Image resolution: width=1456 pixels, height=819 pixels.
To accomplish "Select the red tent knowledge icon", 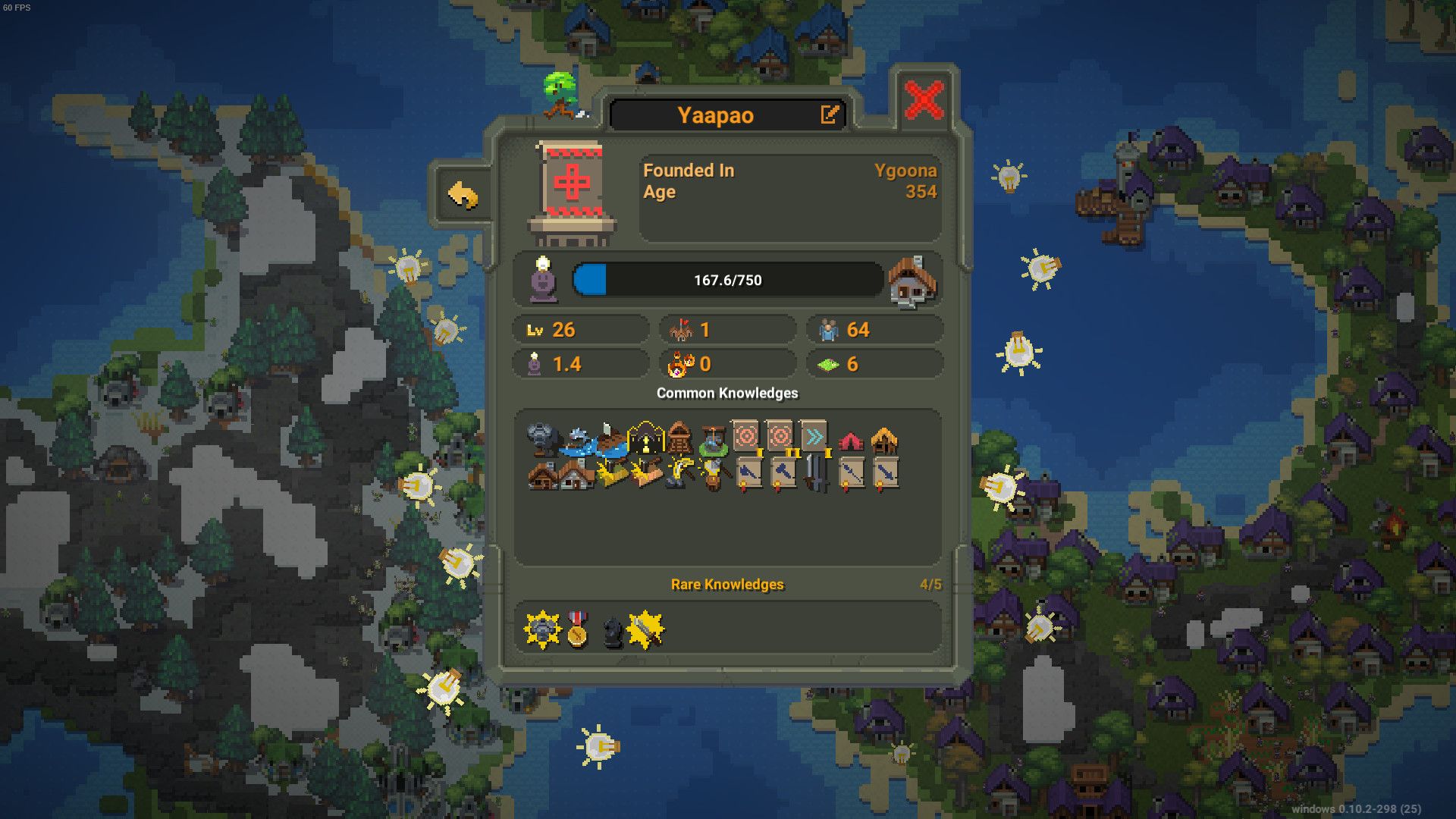I will (851, 441).
